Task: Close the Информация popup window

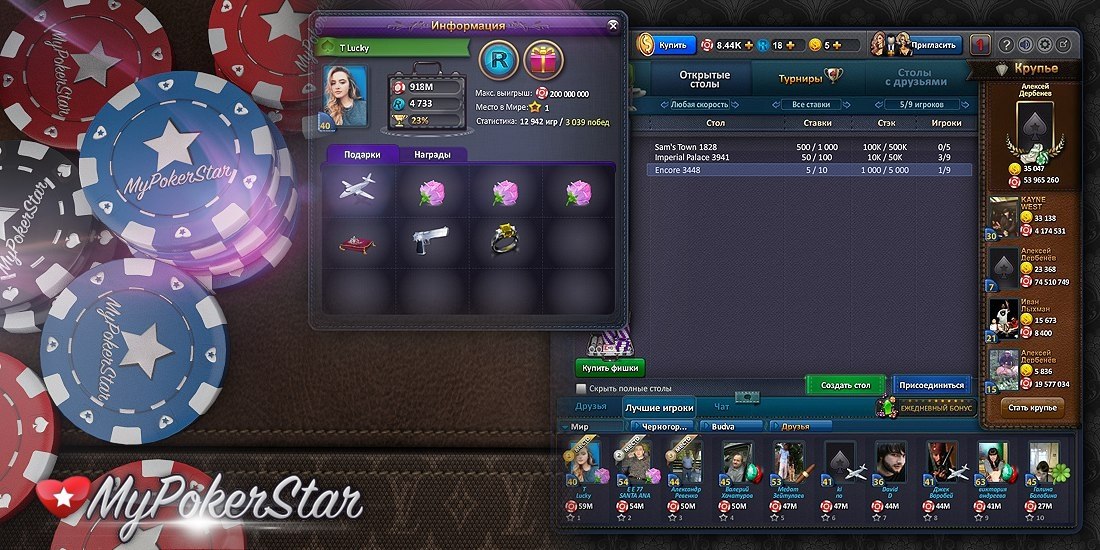Action: [x=613, y=25]
